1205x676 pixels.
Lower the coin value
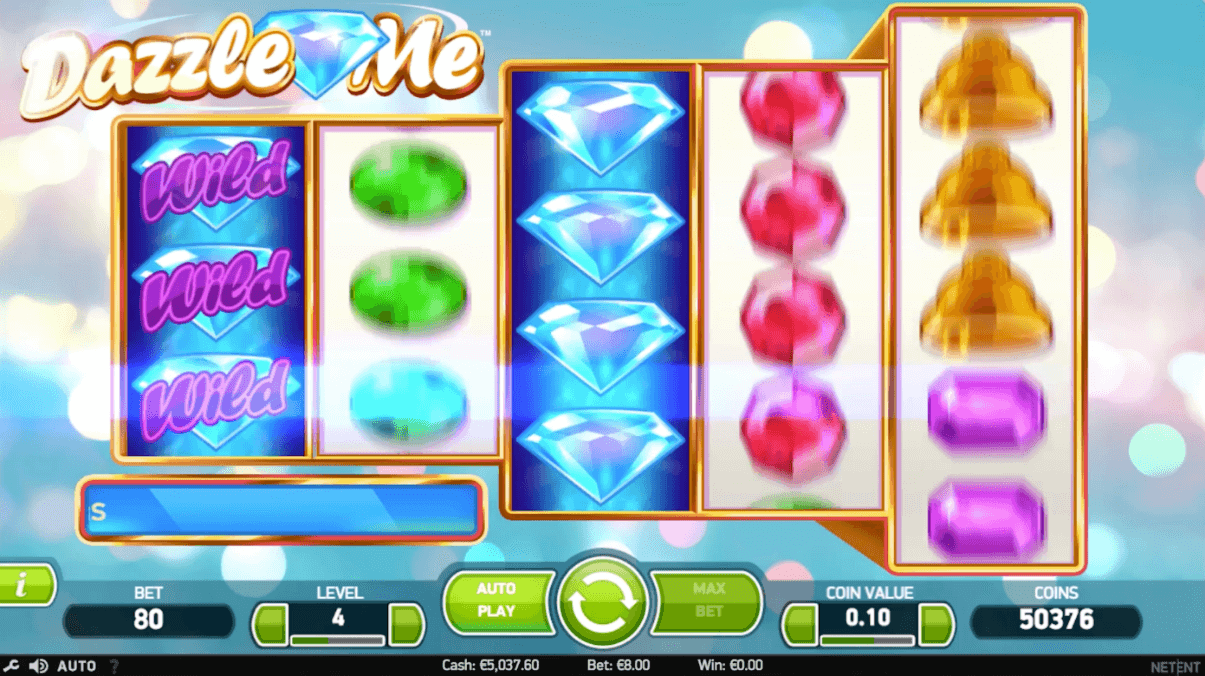800,625
